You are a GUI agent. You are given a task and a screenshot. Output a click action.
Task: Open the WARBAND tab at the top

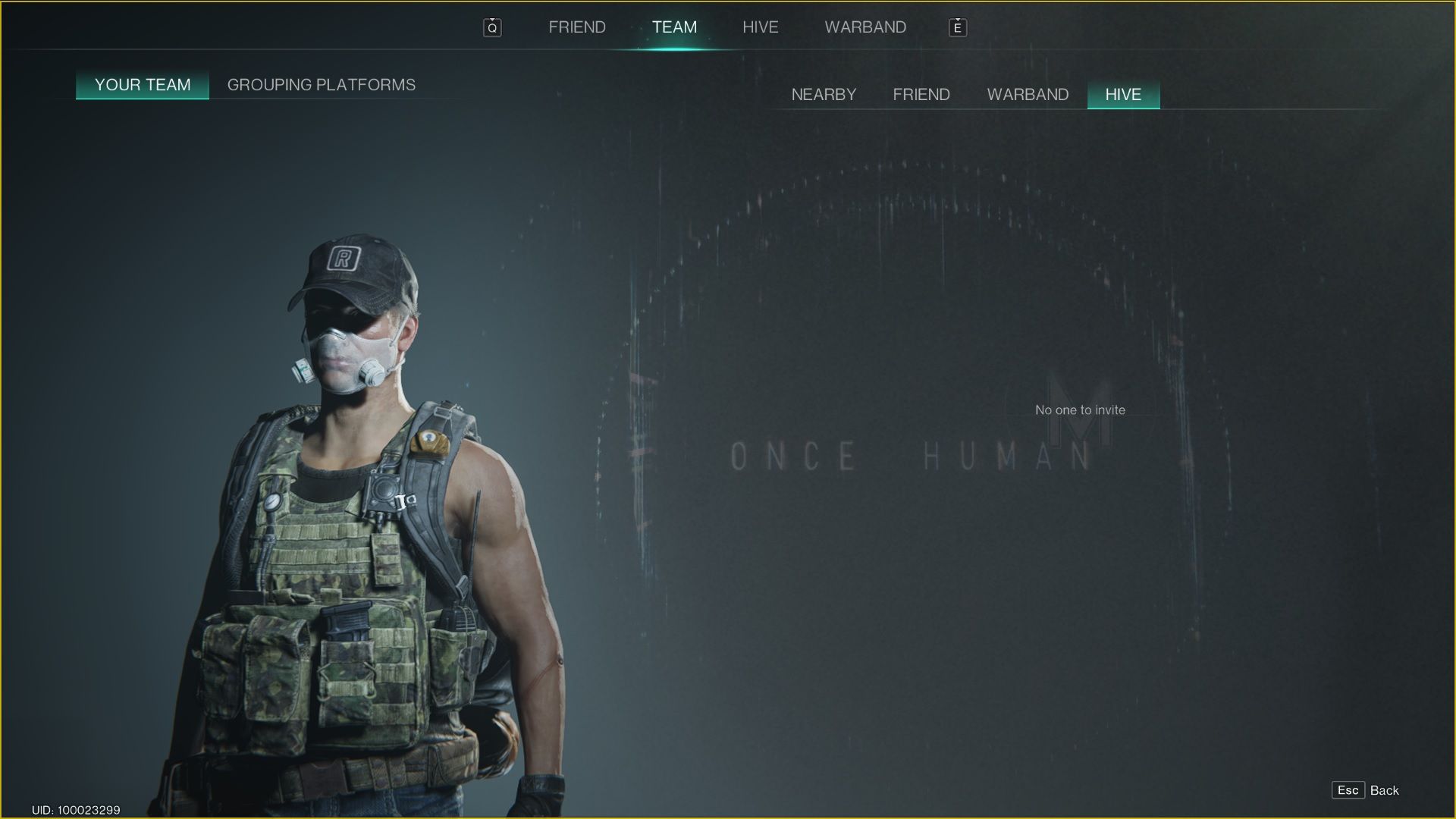click(x=866, y=27)
